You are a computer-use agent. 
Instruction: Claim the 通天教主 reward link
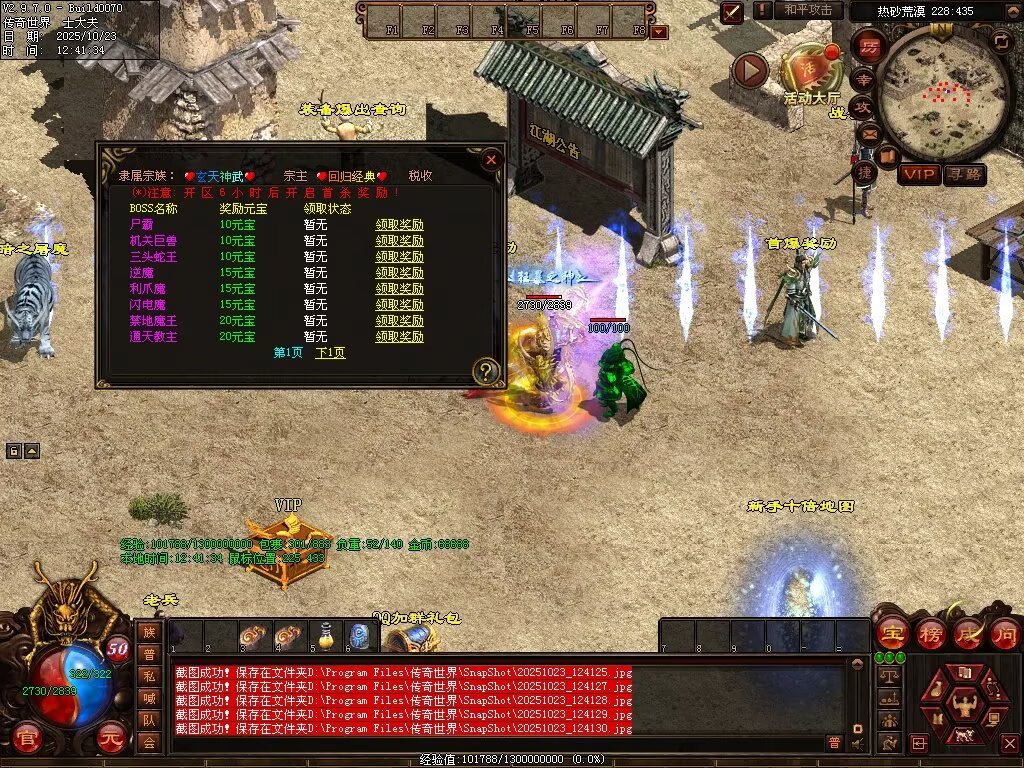tap(399, 337)
